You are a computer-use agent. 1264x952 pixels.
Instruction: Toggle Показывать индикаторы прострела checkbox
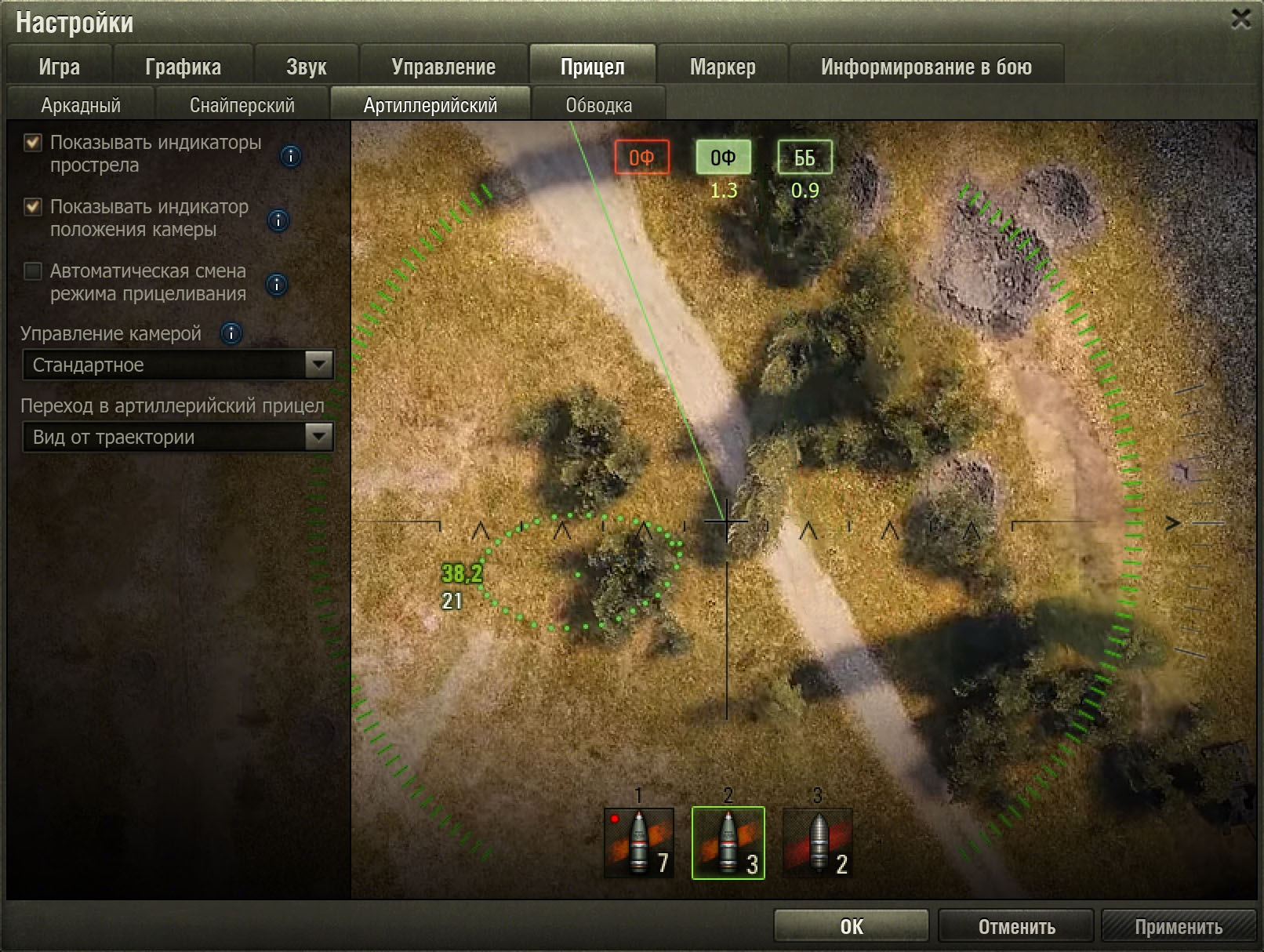[33, 143]
